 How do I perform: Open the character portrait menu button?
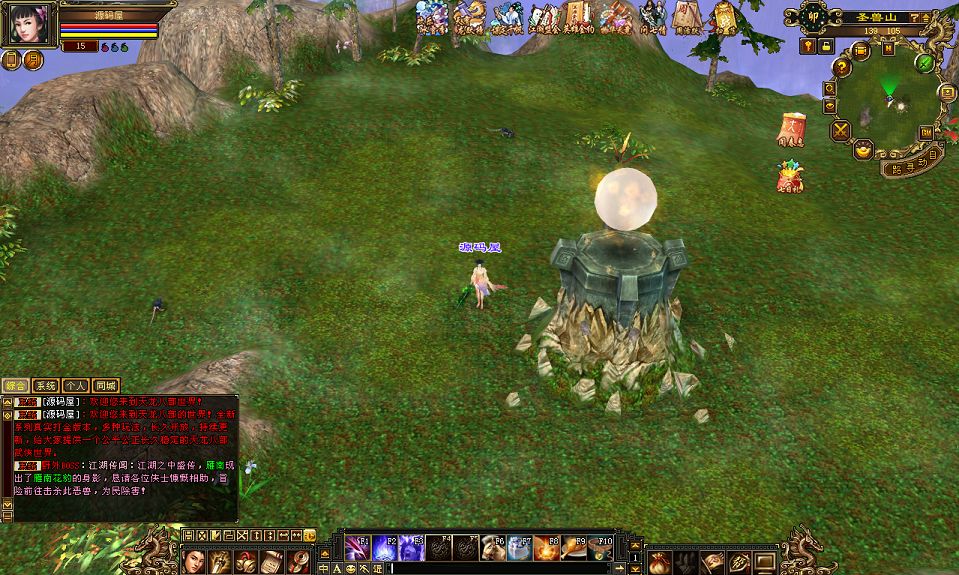[x=195, y=562]
